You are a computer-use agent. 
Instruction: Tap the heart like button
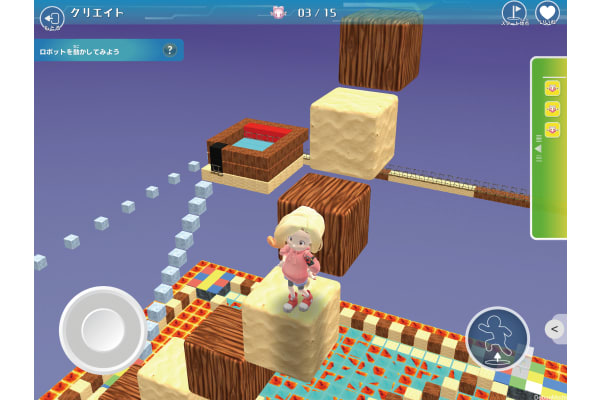click(x=547, y=13)
